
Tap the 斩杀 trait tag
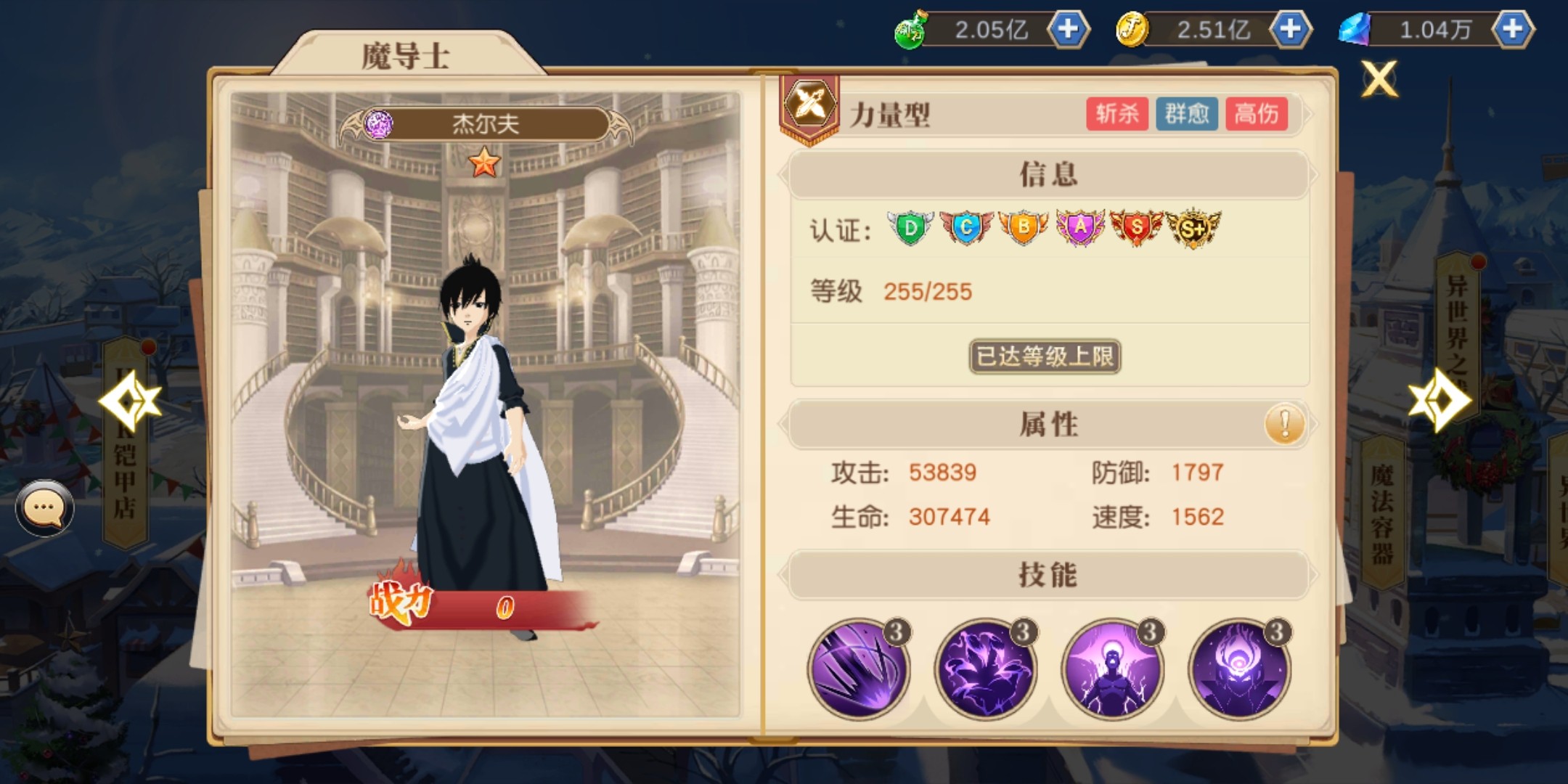click(x=1116, y=114)
